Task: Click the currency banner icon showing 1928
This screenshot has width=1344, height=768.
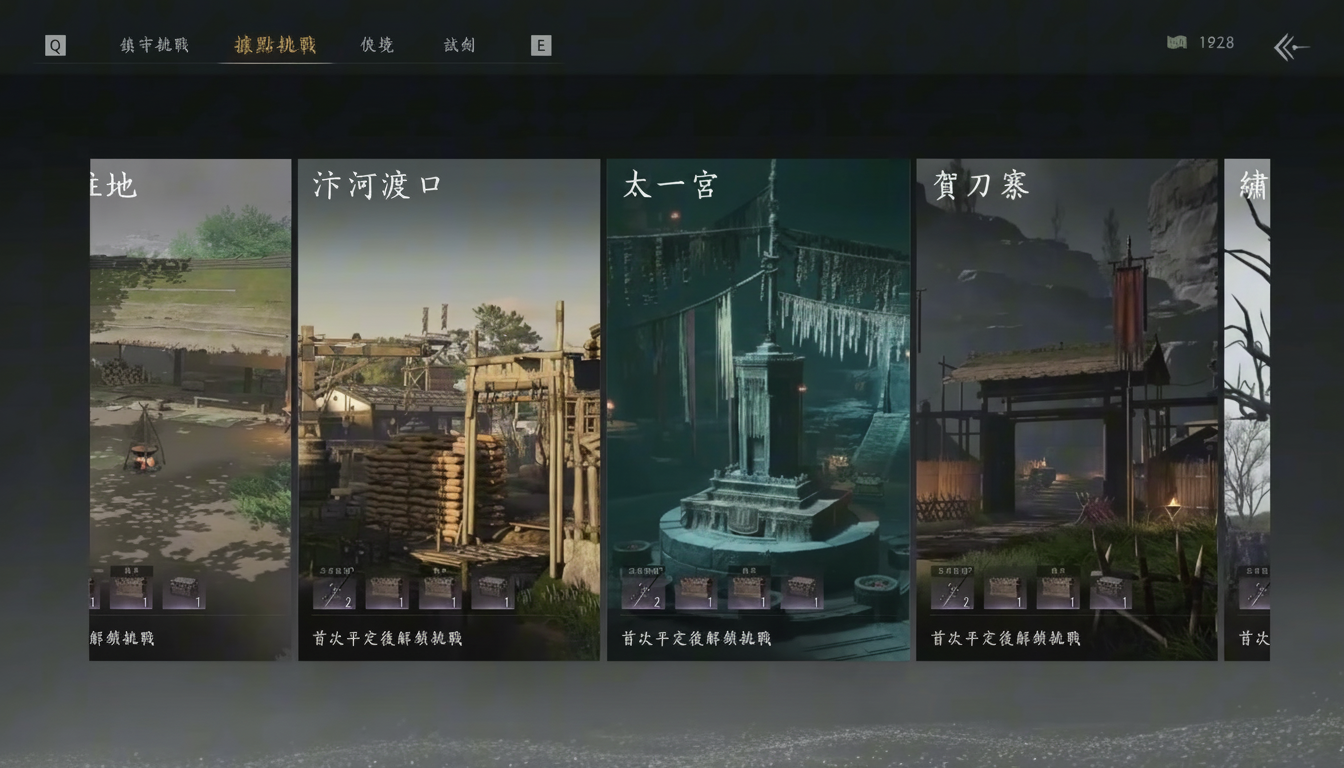Action: (x=1177, y=43)
